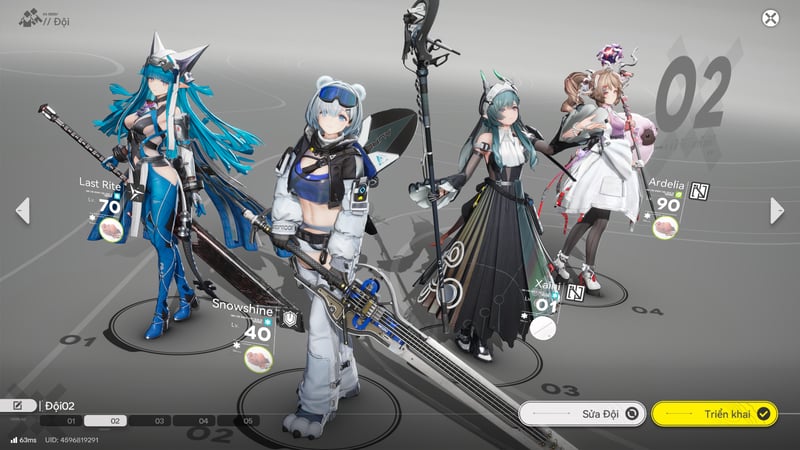Click the yellow Triển khai deploy button
Viewport: 800px width, 450px height.
pos(714,412)
